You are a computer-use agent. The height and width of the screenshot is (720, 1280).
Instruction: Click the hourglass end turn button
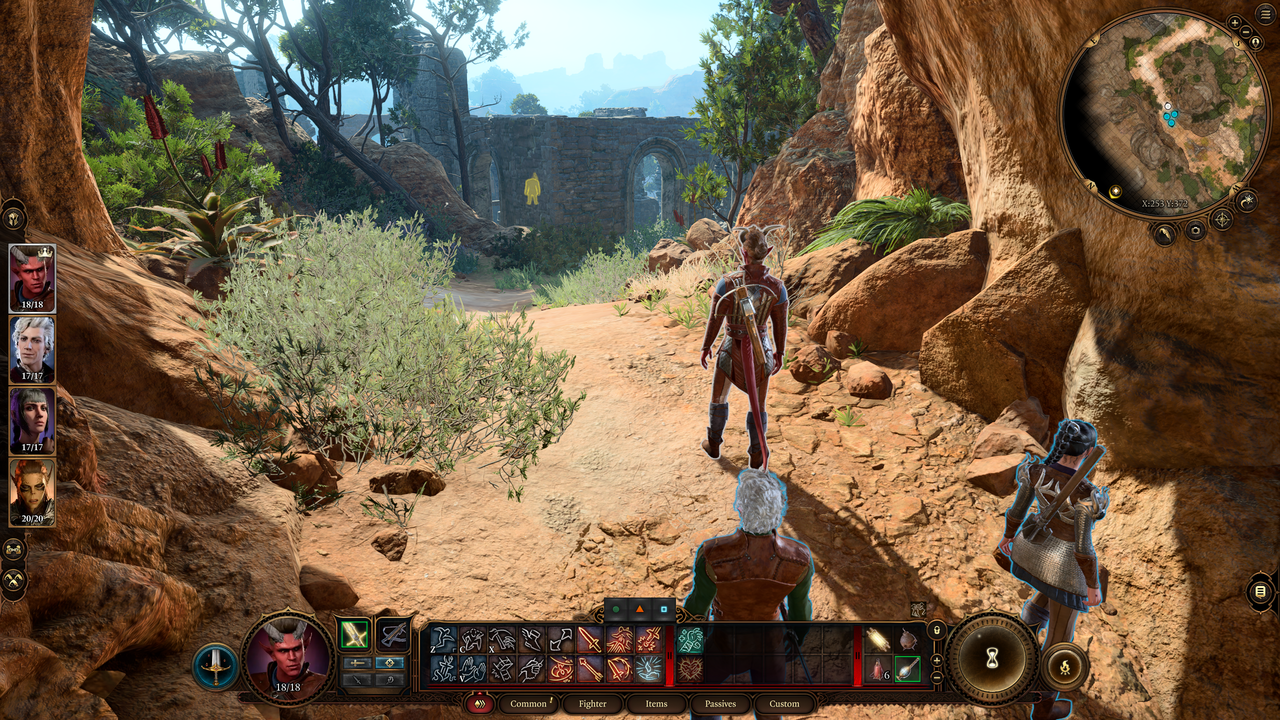pos(993,658)
